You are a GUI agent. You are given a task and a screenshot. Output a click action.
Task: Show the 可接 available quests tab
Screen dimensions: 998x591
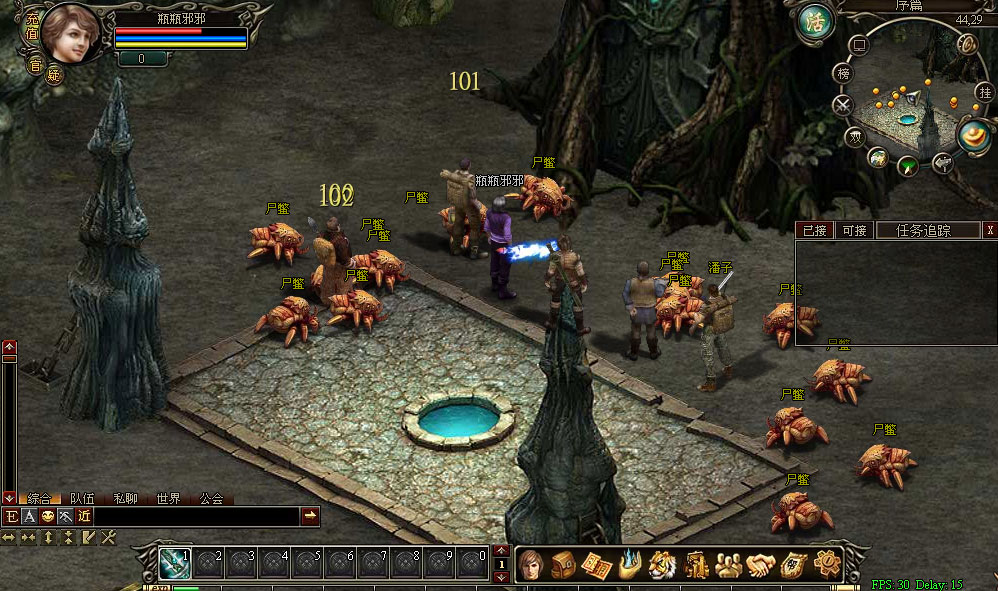click(854, 230)
